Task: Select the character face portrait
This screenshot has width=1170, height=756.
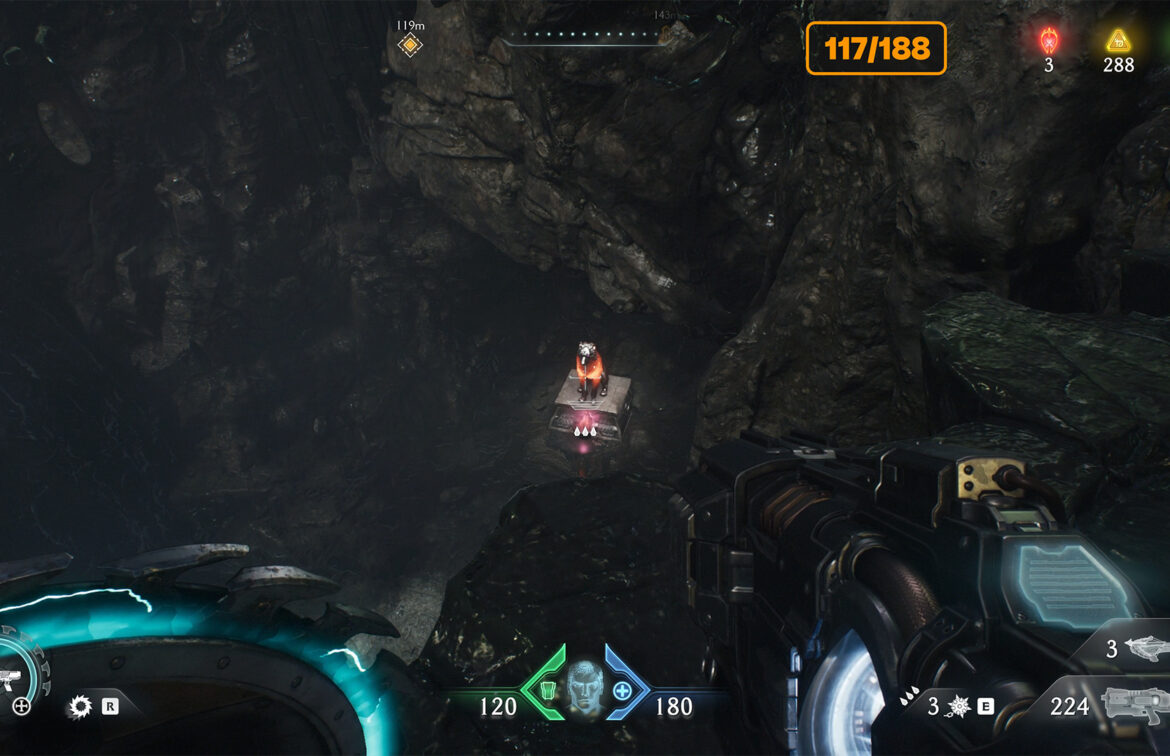Action: tap(585, 688)
